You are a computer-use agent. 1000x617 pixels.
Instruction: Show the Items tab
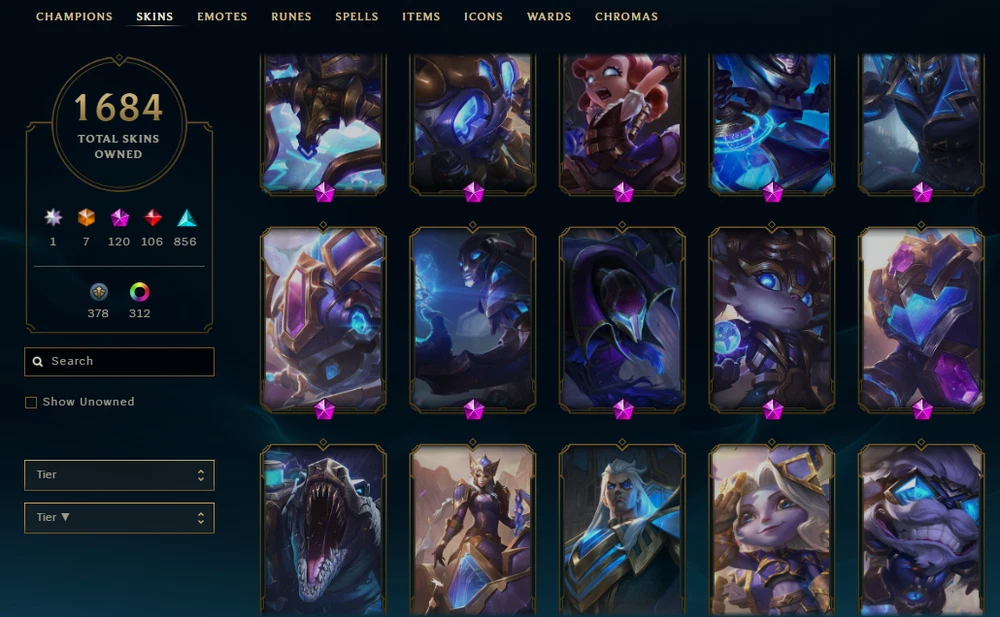coord(421,17)
